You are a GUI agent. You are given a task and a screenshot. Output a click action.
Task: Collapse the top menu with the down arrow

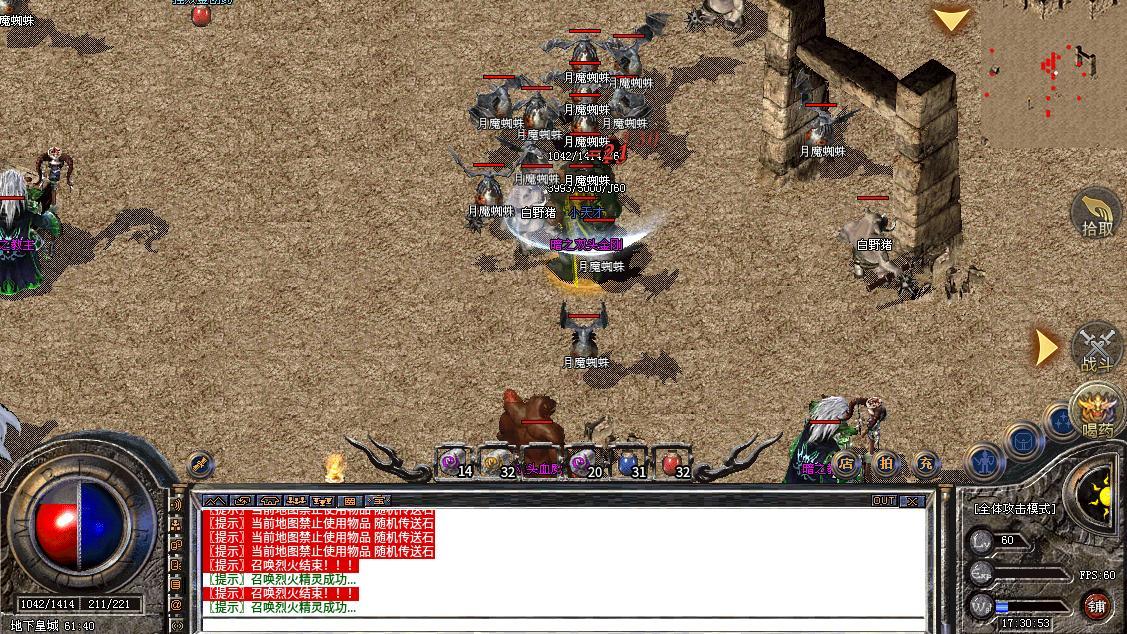(x=951, y=19)
